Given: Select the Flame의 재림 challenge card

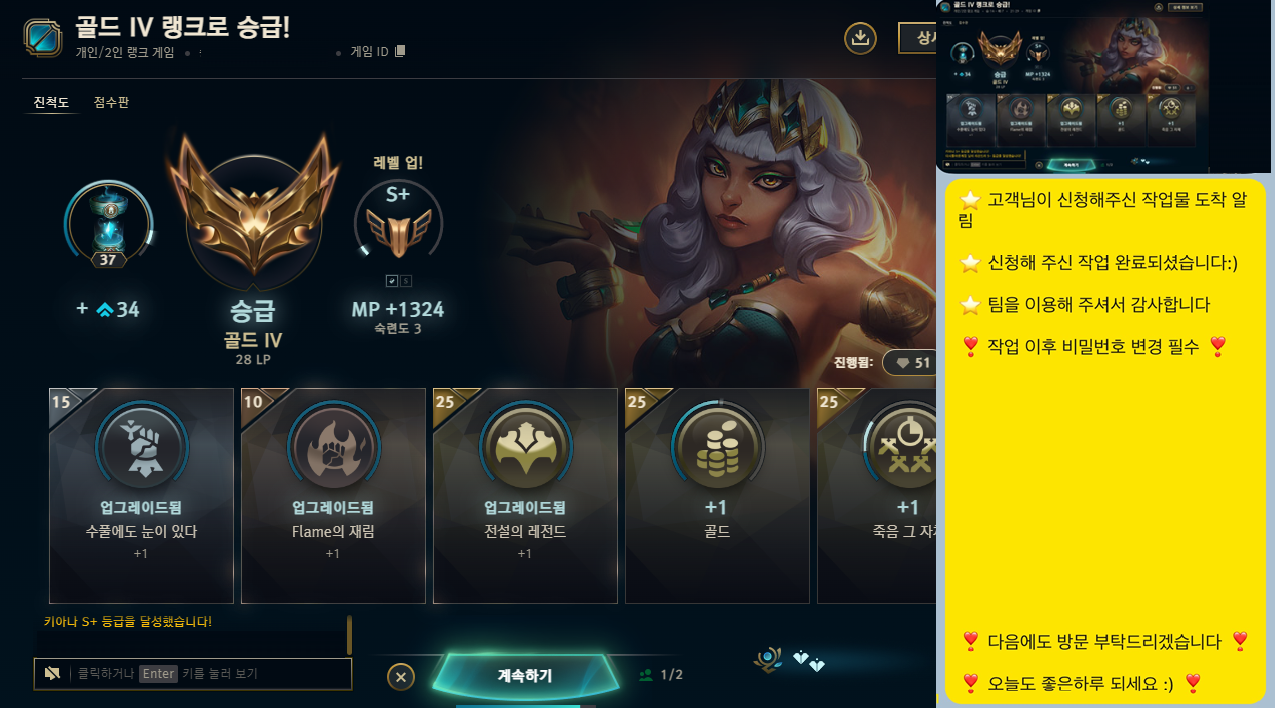Looking at the screenshot, I should click(333, 496).
